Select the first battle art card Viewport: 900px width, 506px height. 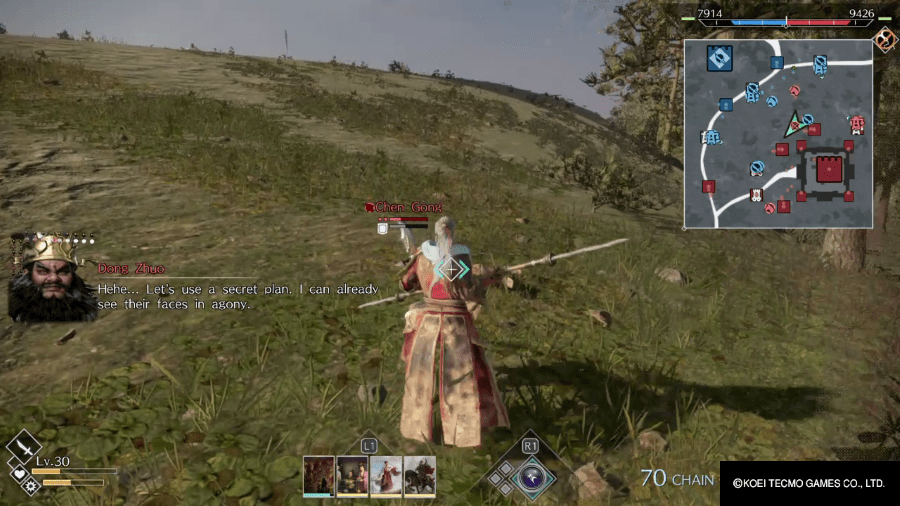coord(319,476)
